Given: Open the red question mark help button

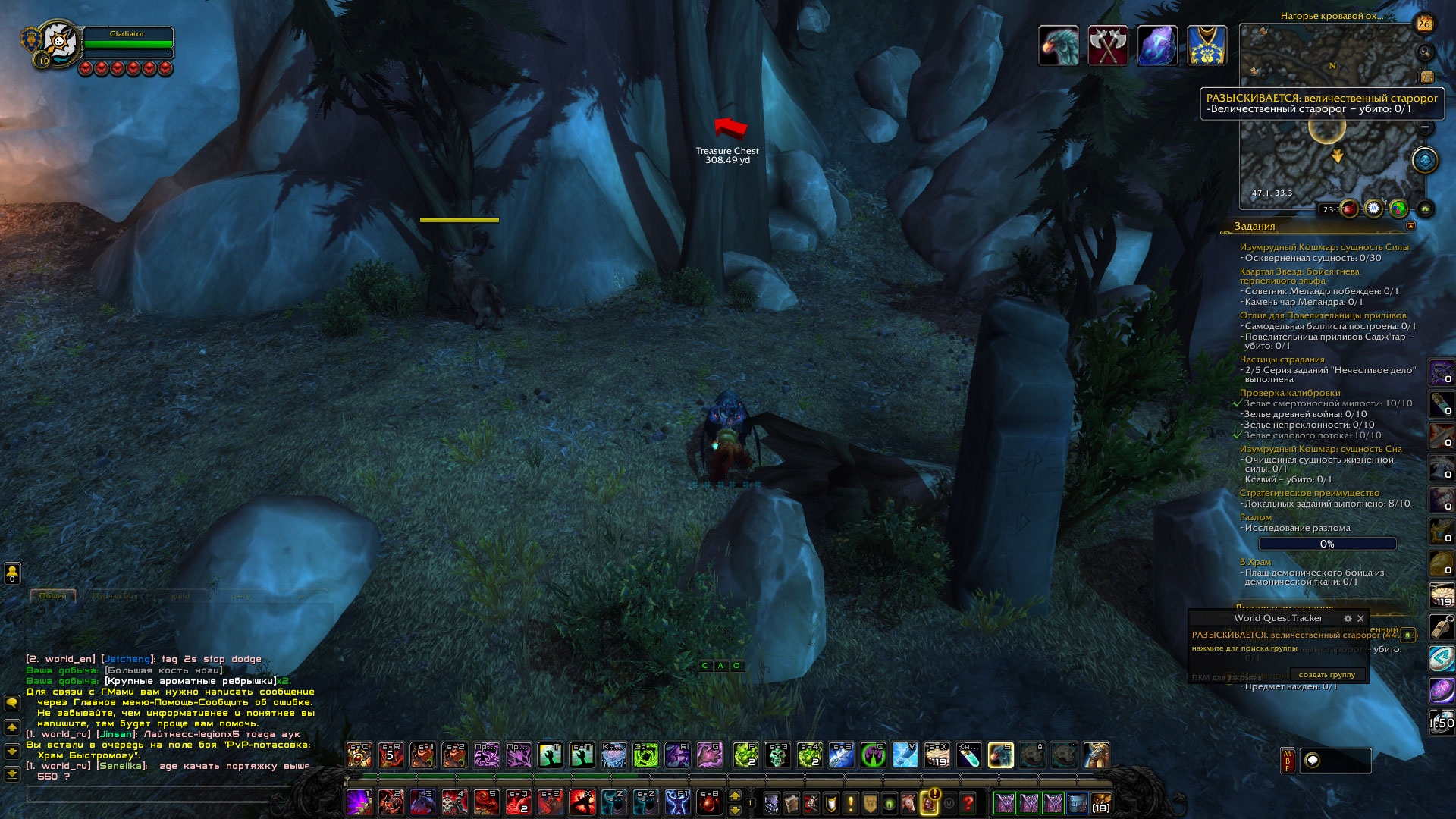Looking at the screenshot, I should pos(968,802).
